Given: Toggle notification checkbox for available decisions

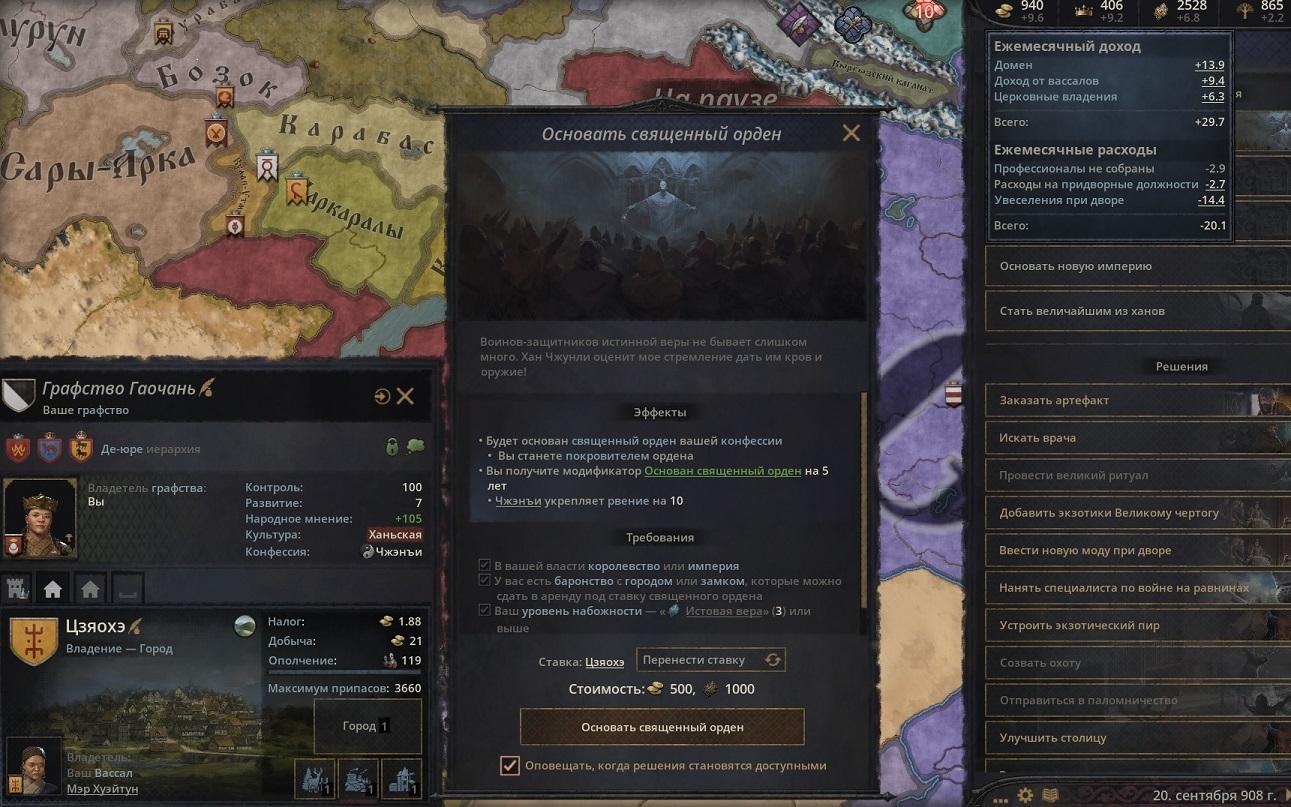Looking at the screenshot, I should pyautogui.click(x=510, y=766).
